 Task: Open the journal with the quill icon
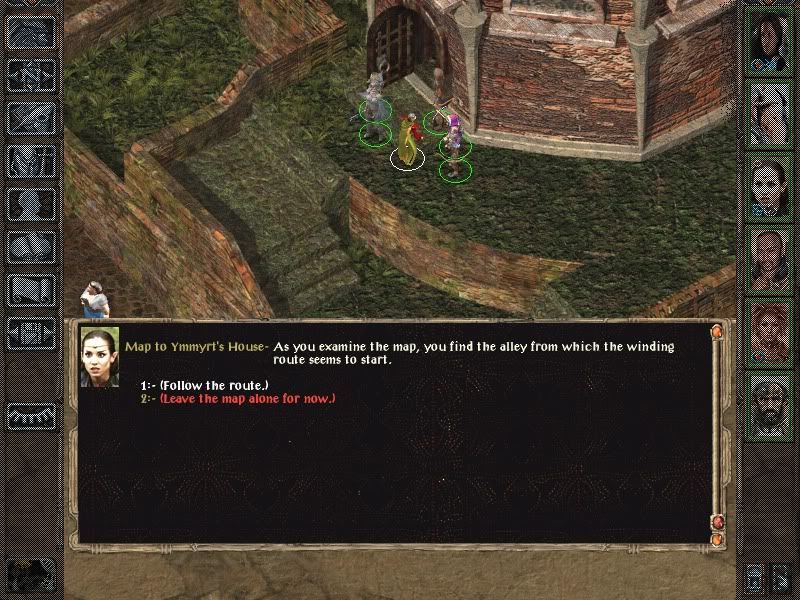pos(32,118)
